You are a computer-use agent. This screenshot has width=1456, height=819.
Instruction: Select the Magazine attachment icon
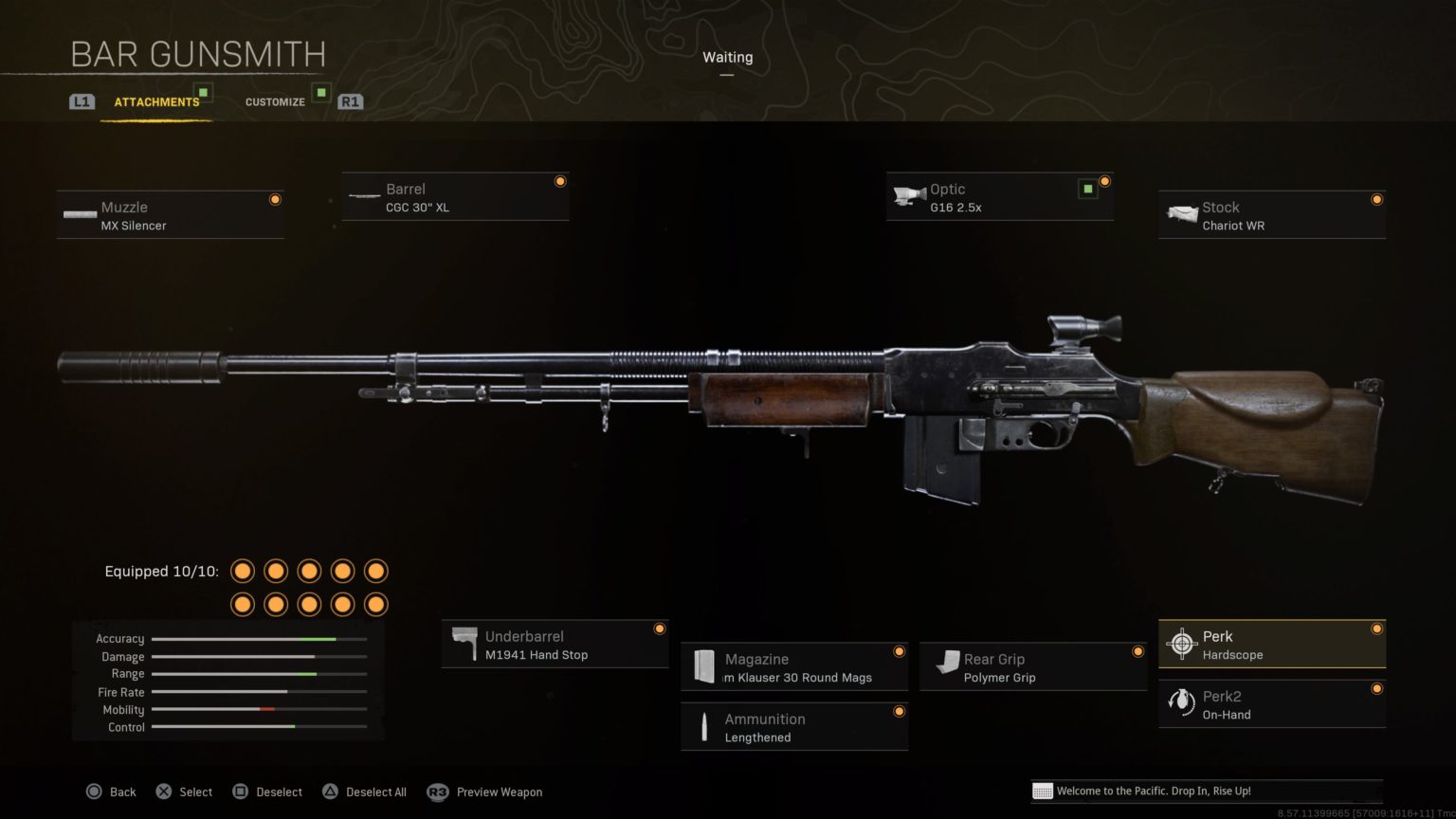(704, 664)
